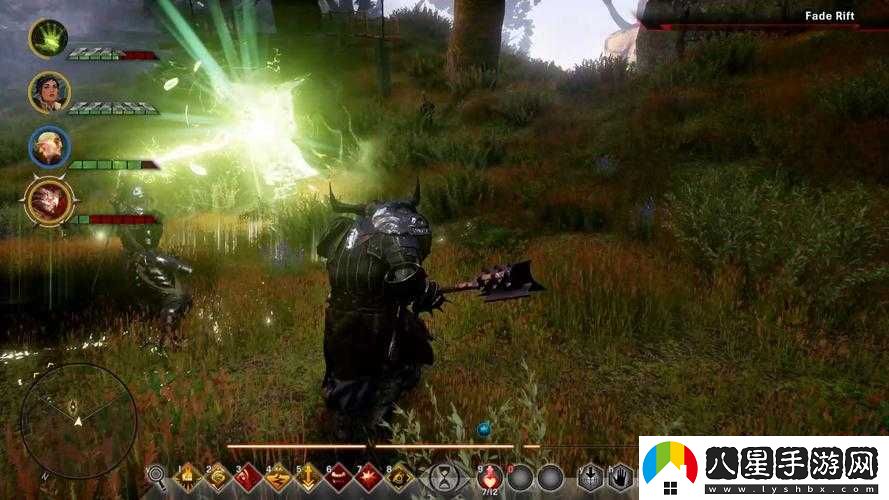Click the open hand hold command icon
889x500 pixels.
click(x=622, y=477)
